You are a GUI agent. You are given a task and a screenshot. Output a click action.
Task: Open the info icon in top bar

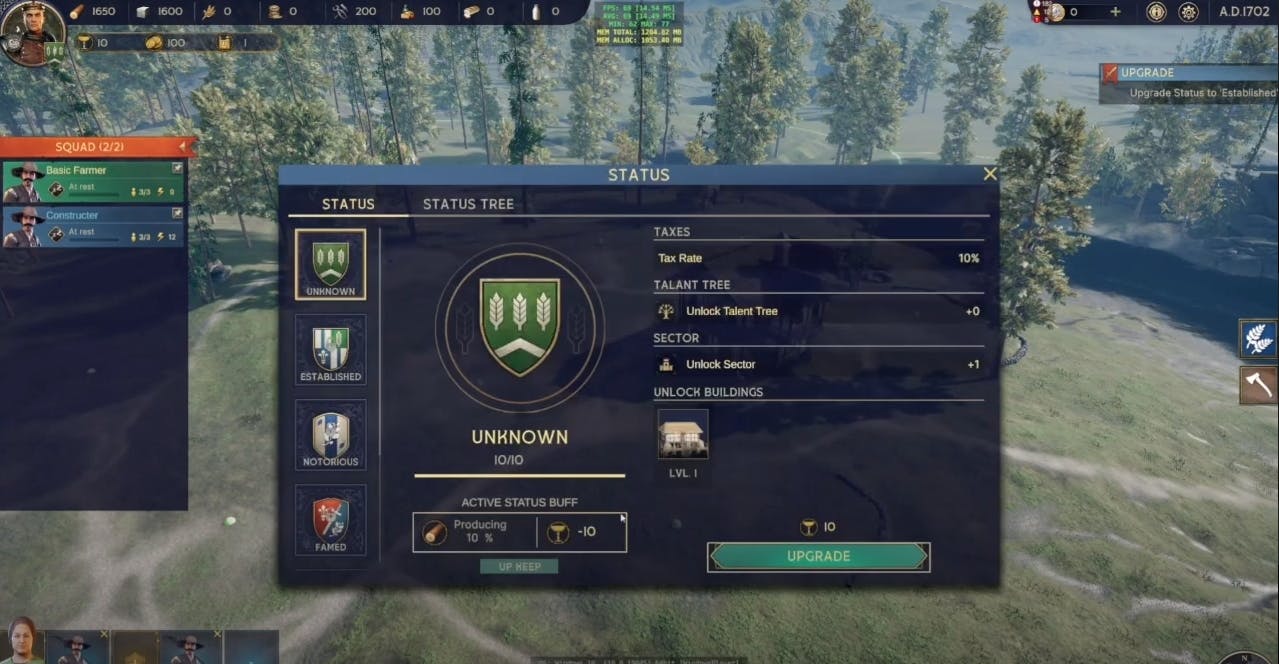(x=1156, y=12)
